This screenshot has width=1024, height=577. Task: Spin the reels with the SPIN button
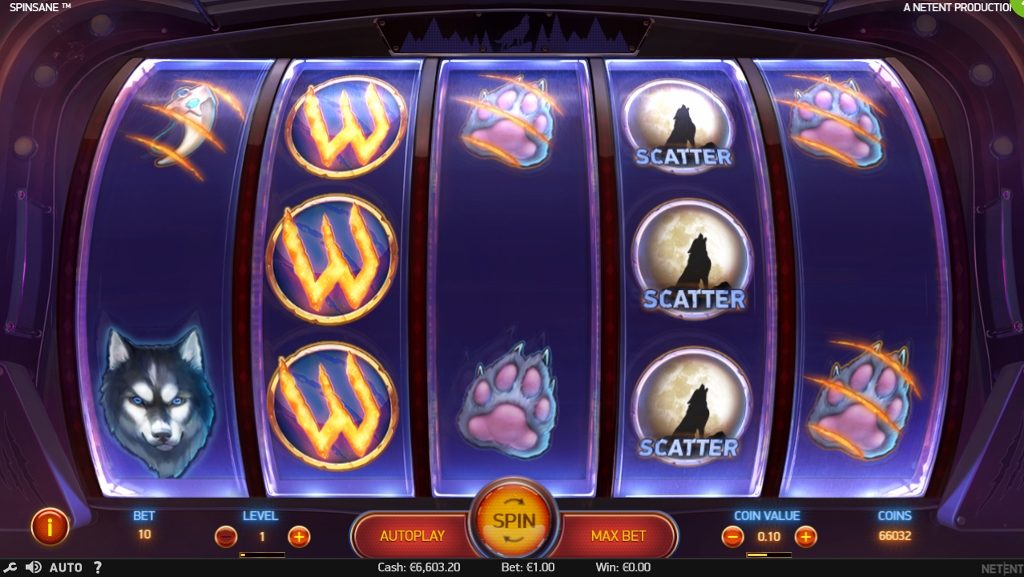(513, 521)
